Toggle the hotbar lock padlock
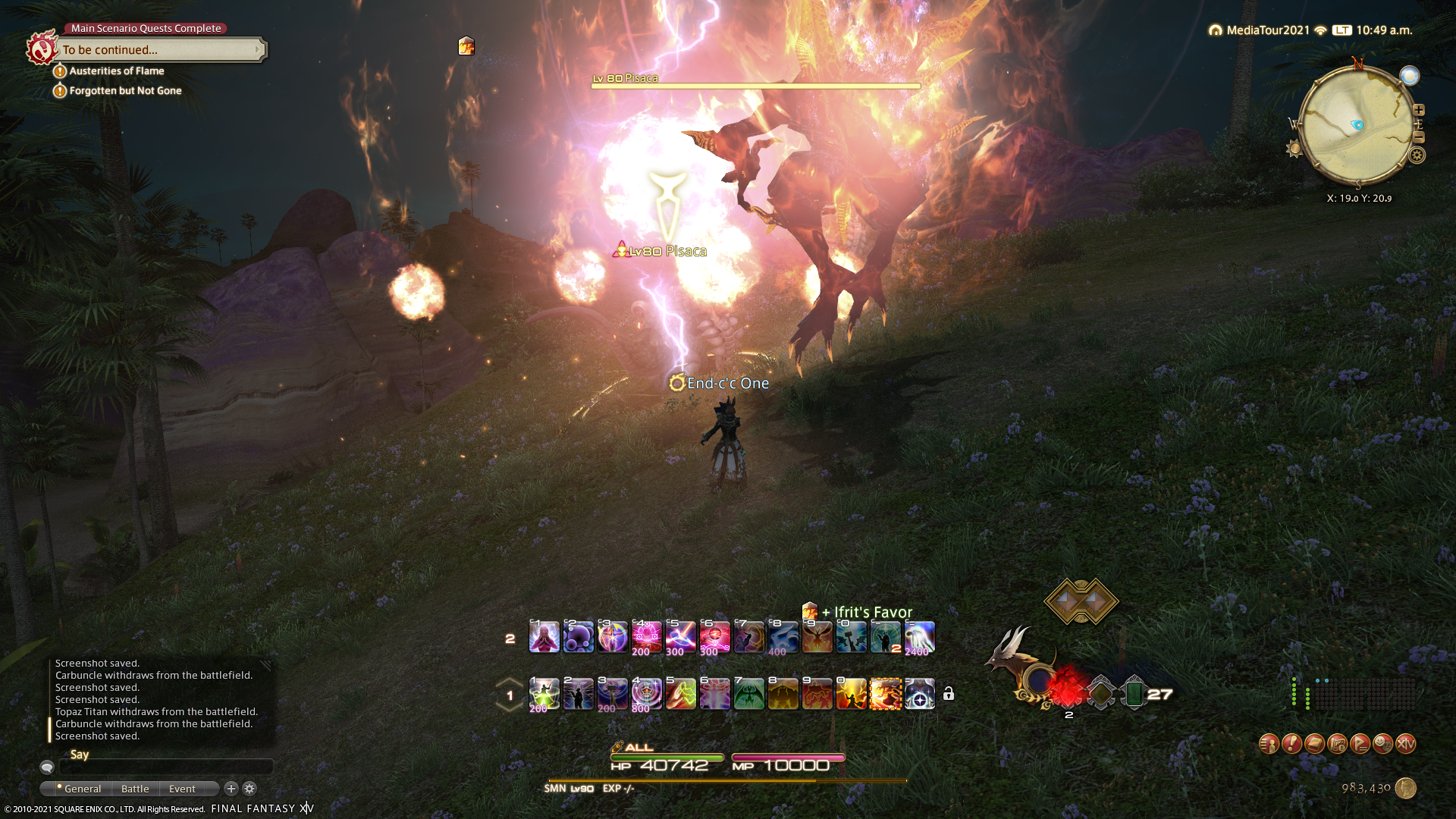Viewport: 1456px width, 819px height. tap(949, 694)
